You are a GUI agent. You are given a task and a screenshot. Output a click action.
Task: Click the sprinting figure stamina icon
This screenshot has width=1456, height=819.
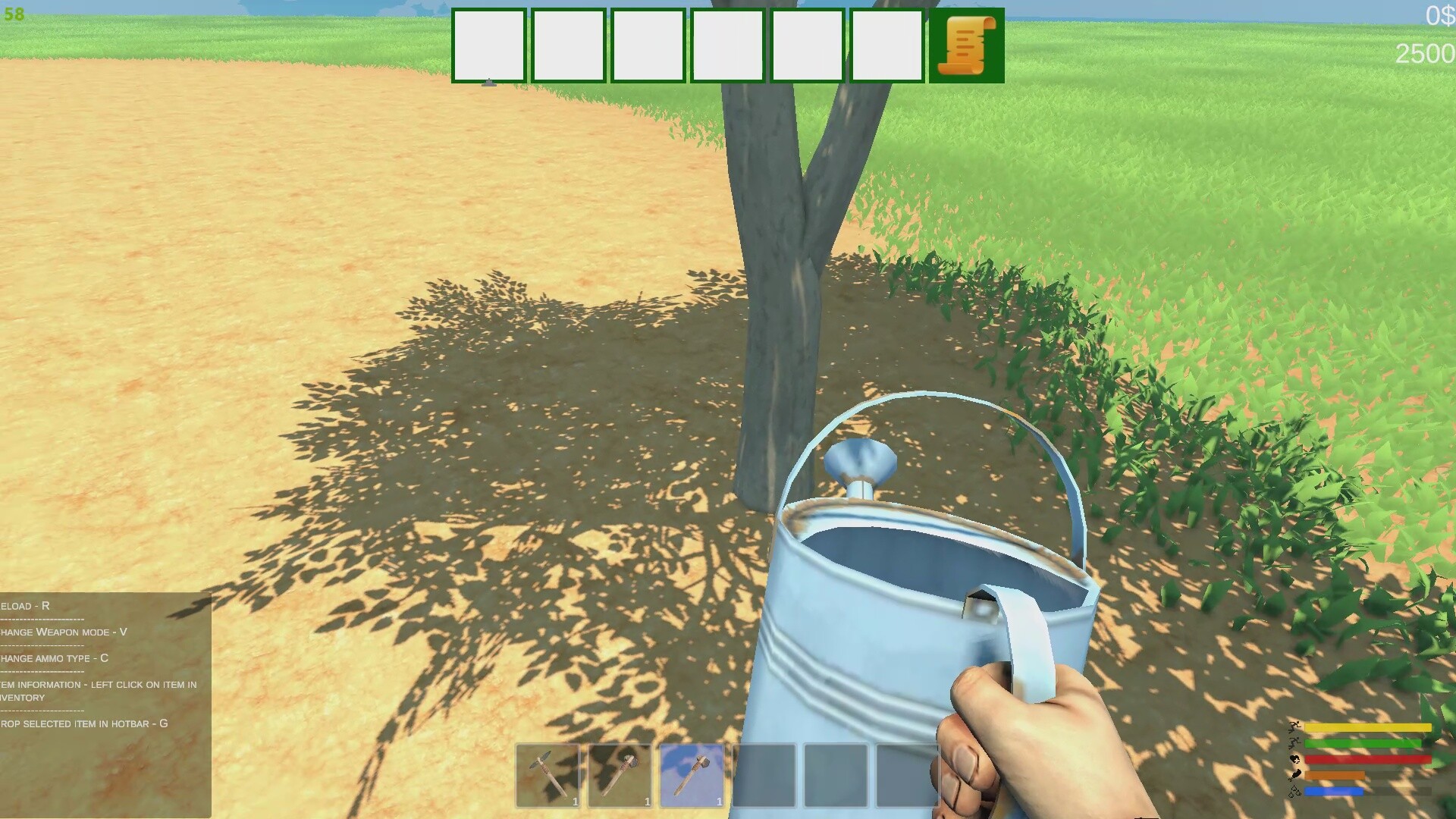pos(1294,727)
